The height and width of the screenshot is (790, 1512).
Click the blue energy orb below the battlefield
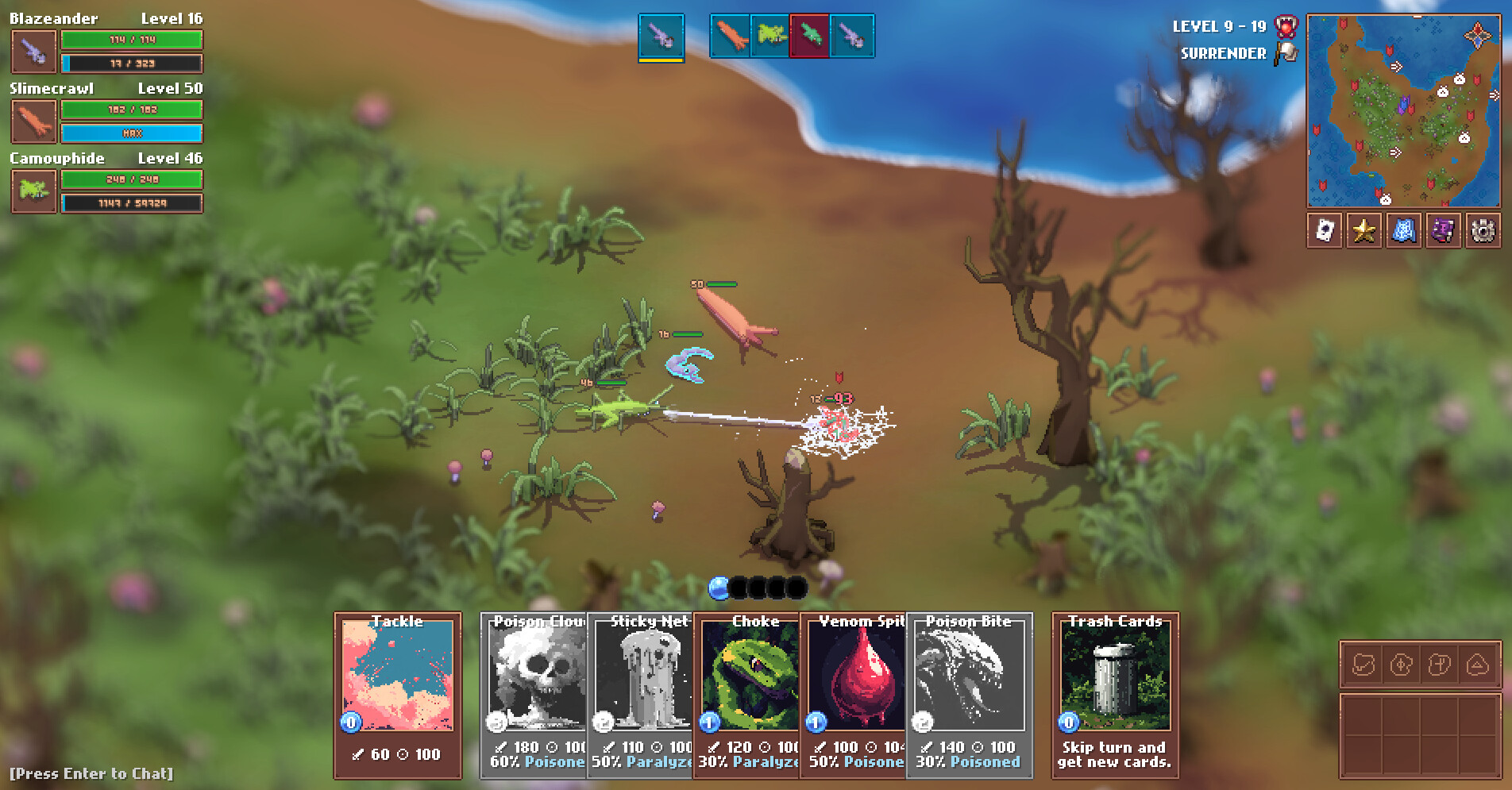click(x=717, y=588)
